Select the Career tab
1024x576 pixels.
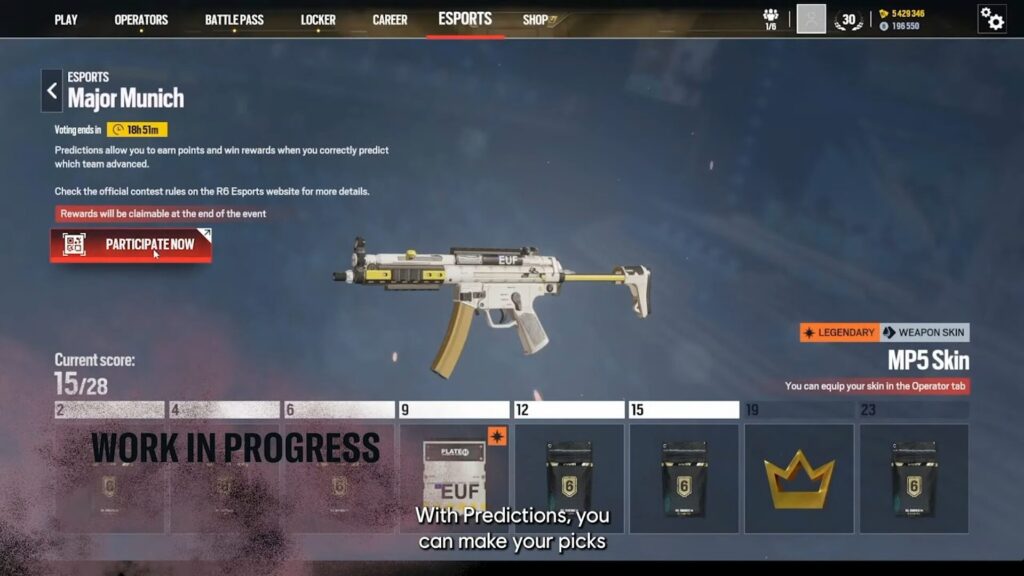(x=390, y=20)
